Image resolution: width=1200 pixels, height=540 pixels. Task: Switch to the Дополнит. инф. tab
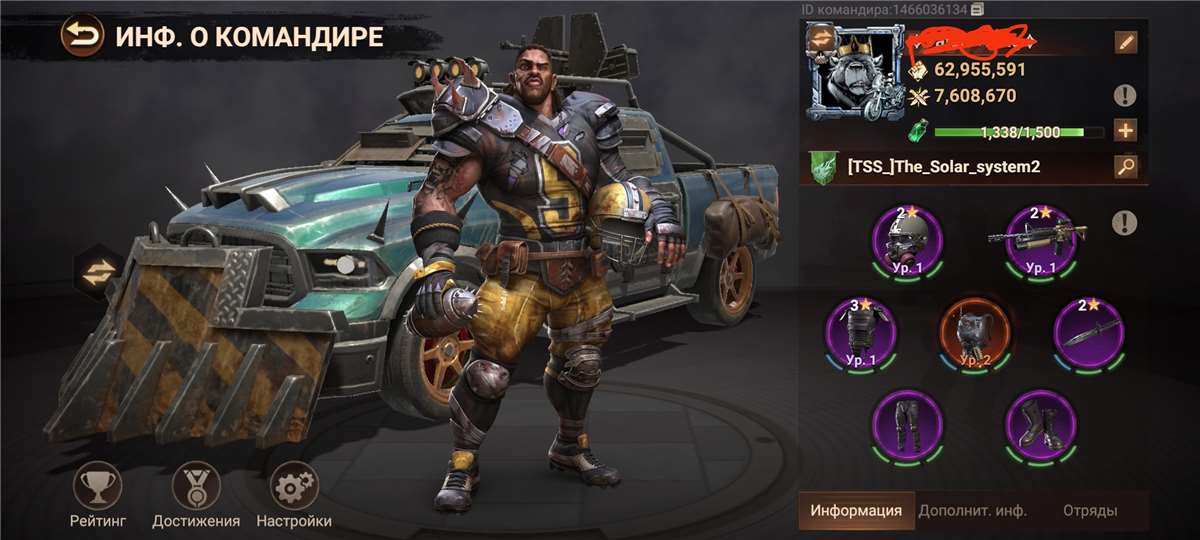[972, 510]
